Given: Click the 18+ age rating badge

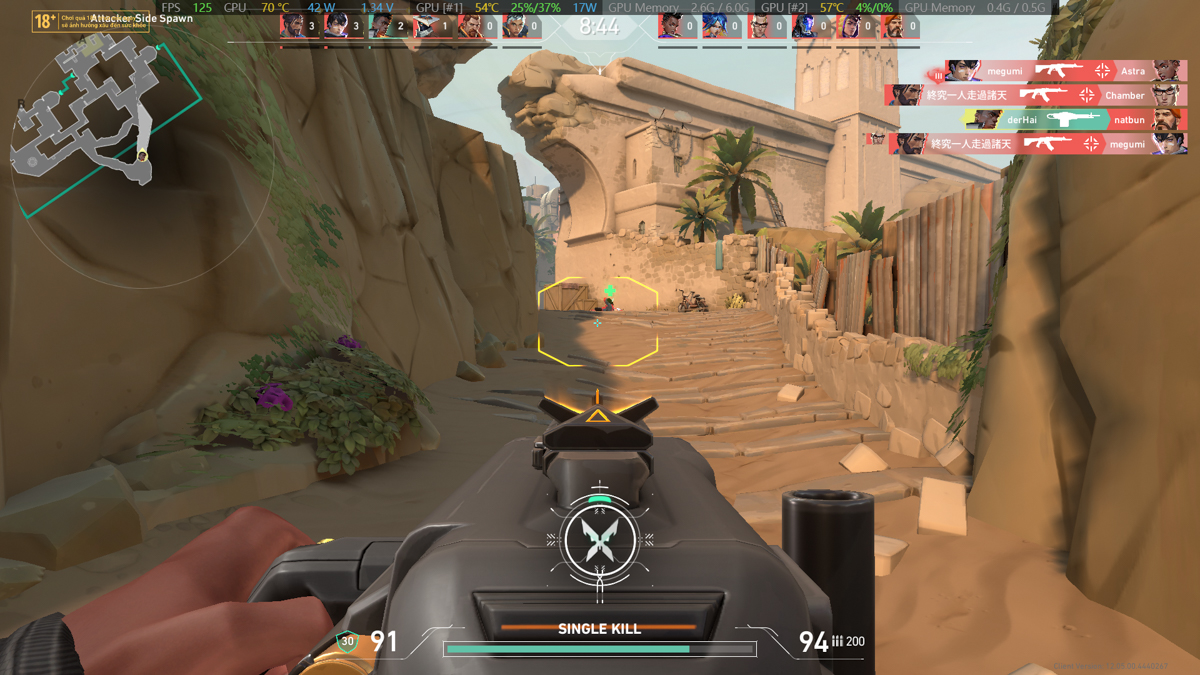Looking at the screenshot, I should (45, 21).
